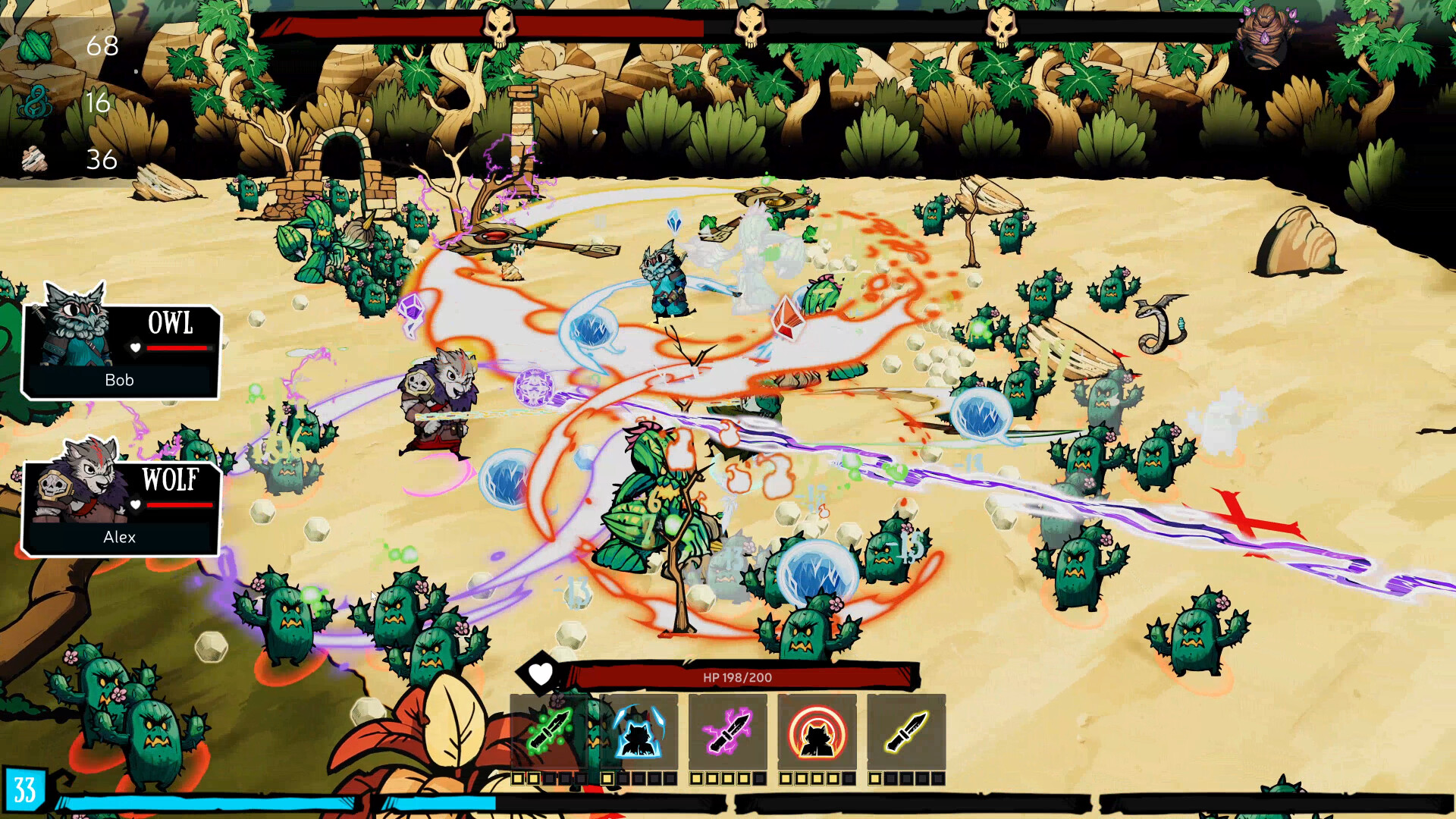Toggle the upgrade pip under yellow dagger
This screenshot has height=819, width=1456.
pyautogui.click(x=874, y=777)
